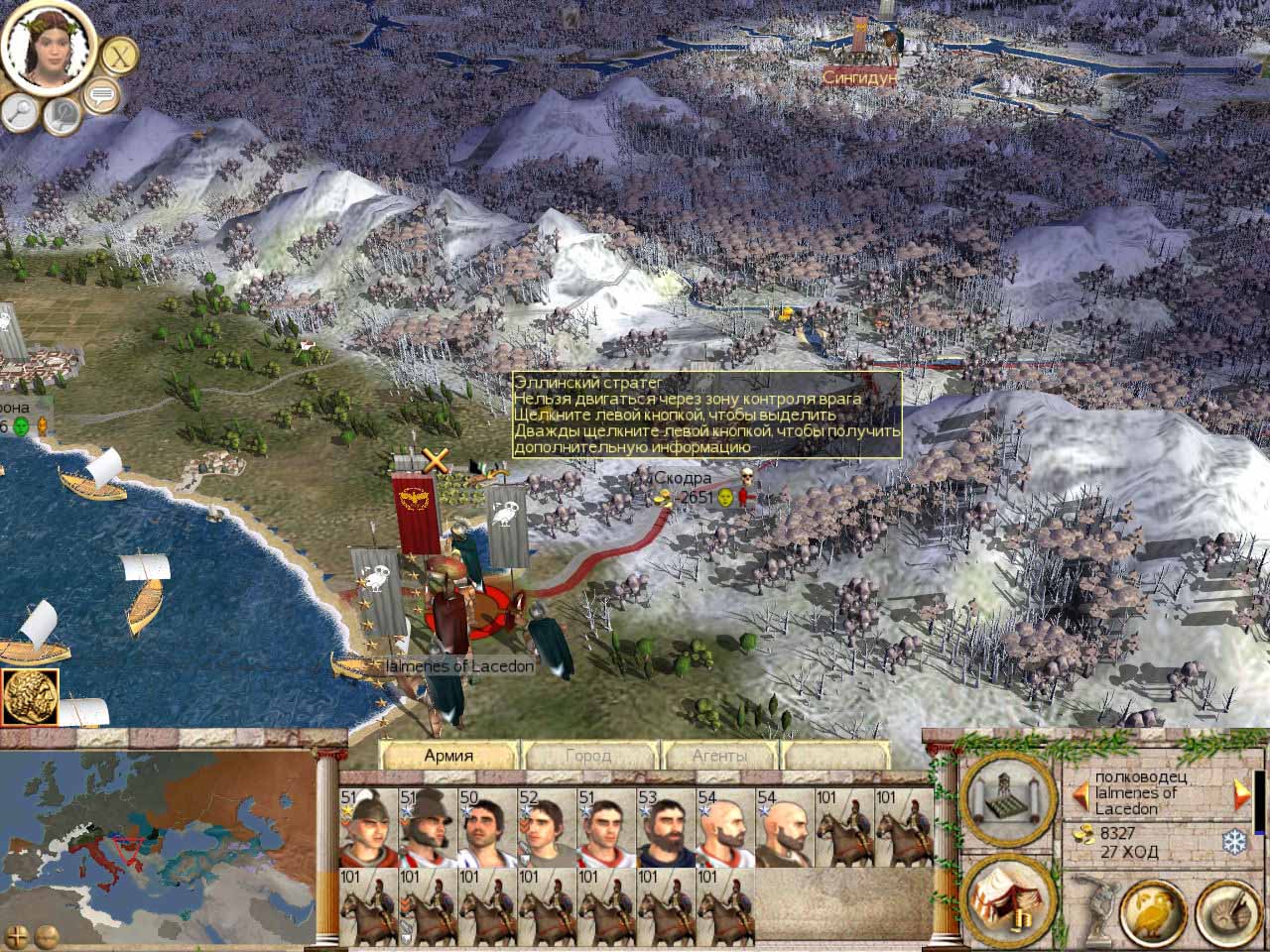Click the question mark help button
This screenshot has width=1270, height=952.
(x=63, y=116)
